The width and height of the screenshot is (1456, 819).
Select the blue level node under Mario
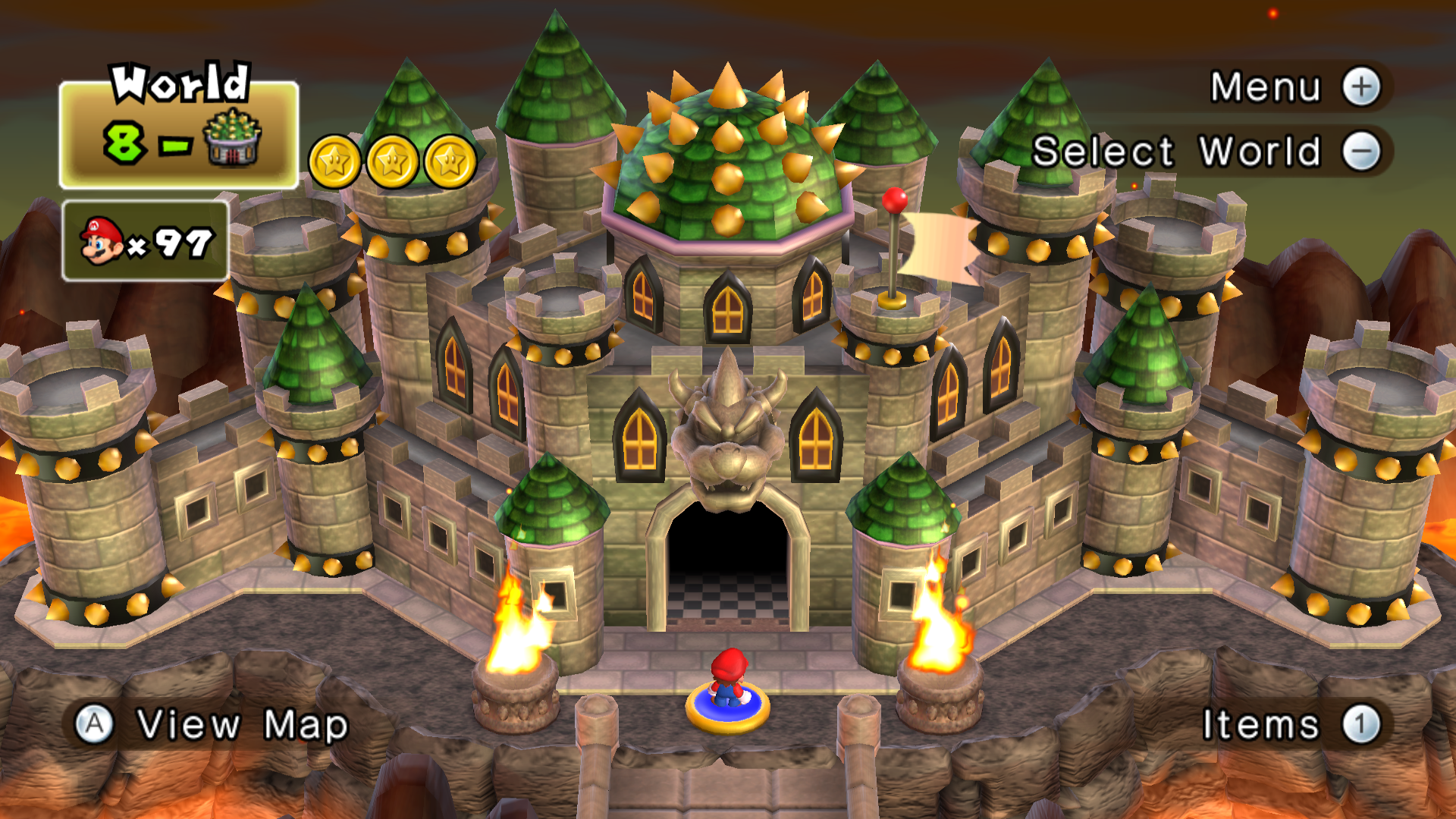tap(728, 709)
